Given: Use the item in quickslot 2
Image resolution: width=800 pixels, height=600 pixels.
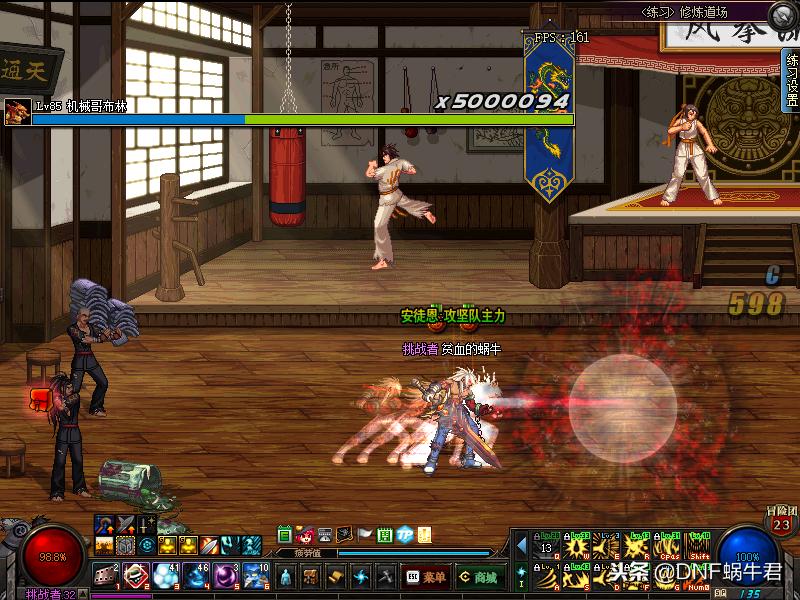Looking at the screenshot, I should click(x=136, y=574).
